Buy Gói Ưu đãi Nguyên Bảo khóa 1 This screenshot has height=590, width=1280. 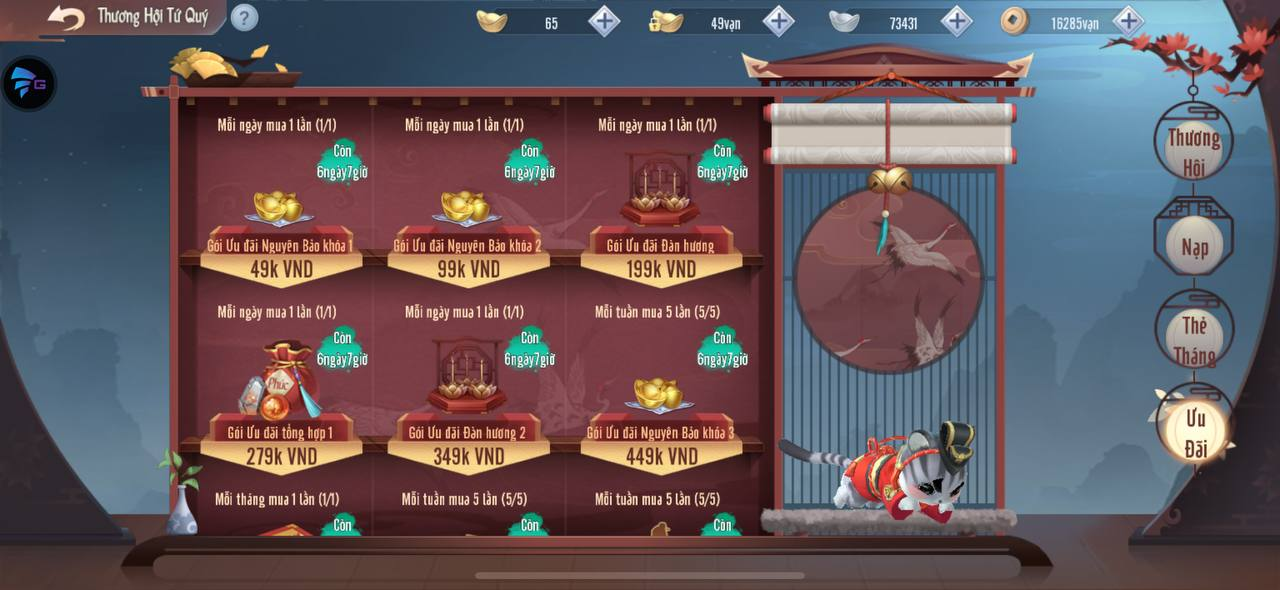point(280,268)
